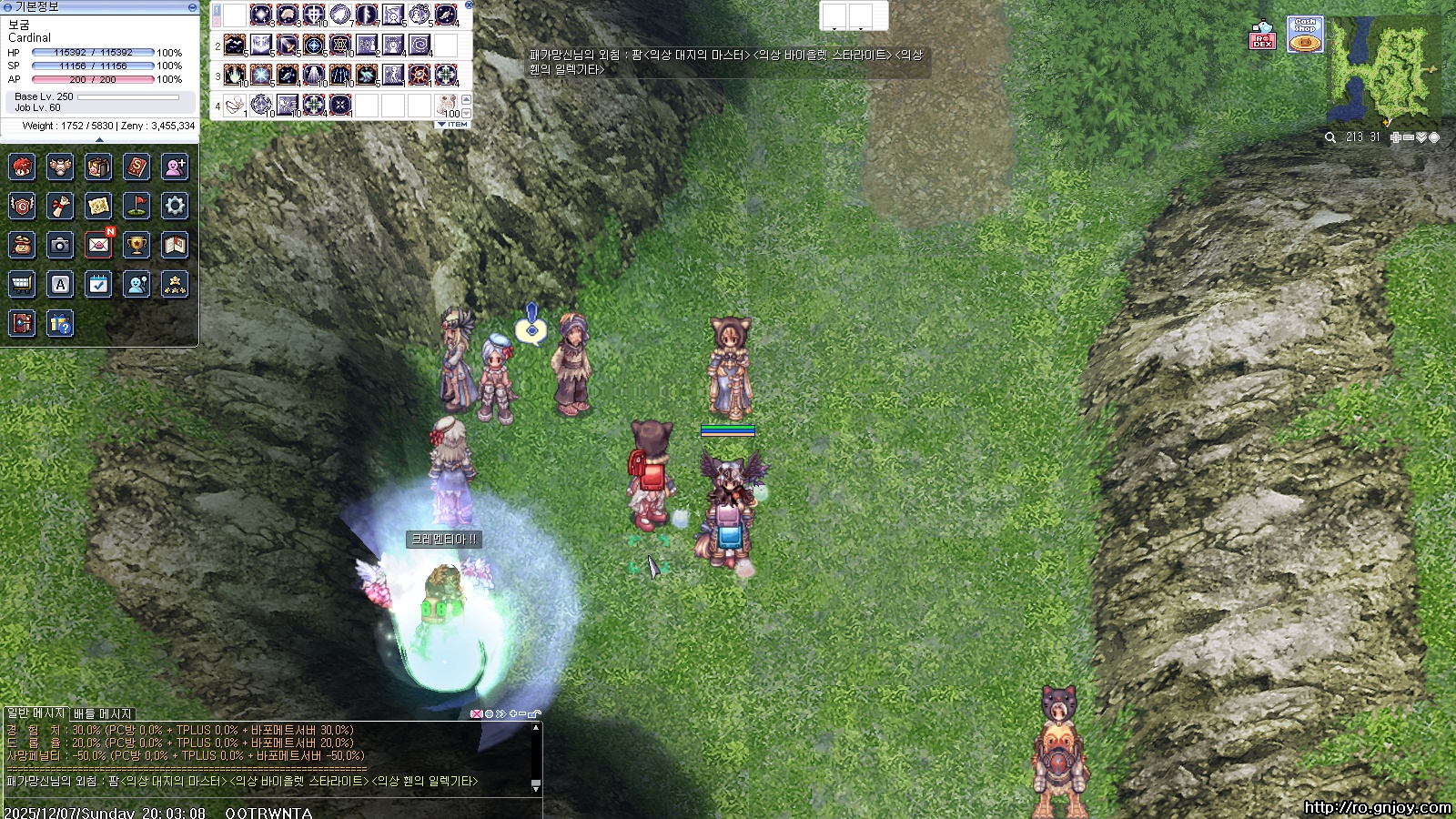
Task: Open the guild shield icon
Action: point(22,206)
